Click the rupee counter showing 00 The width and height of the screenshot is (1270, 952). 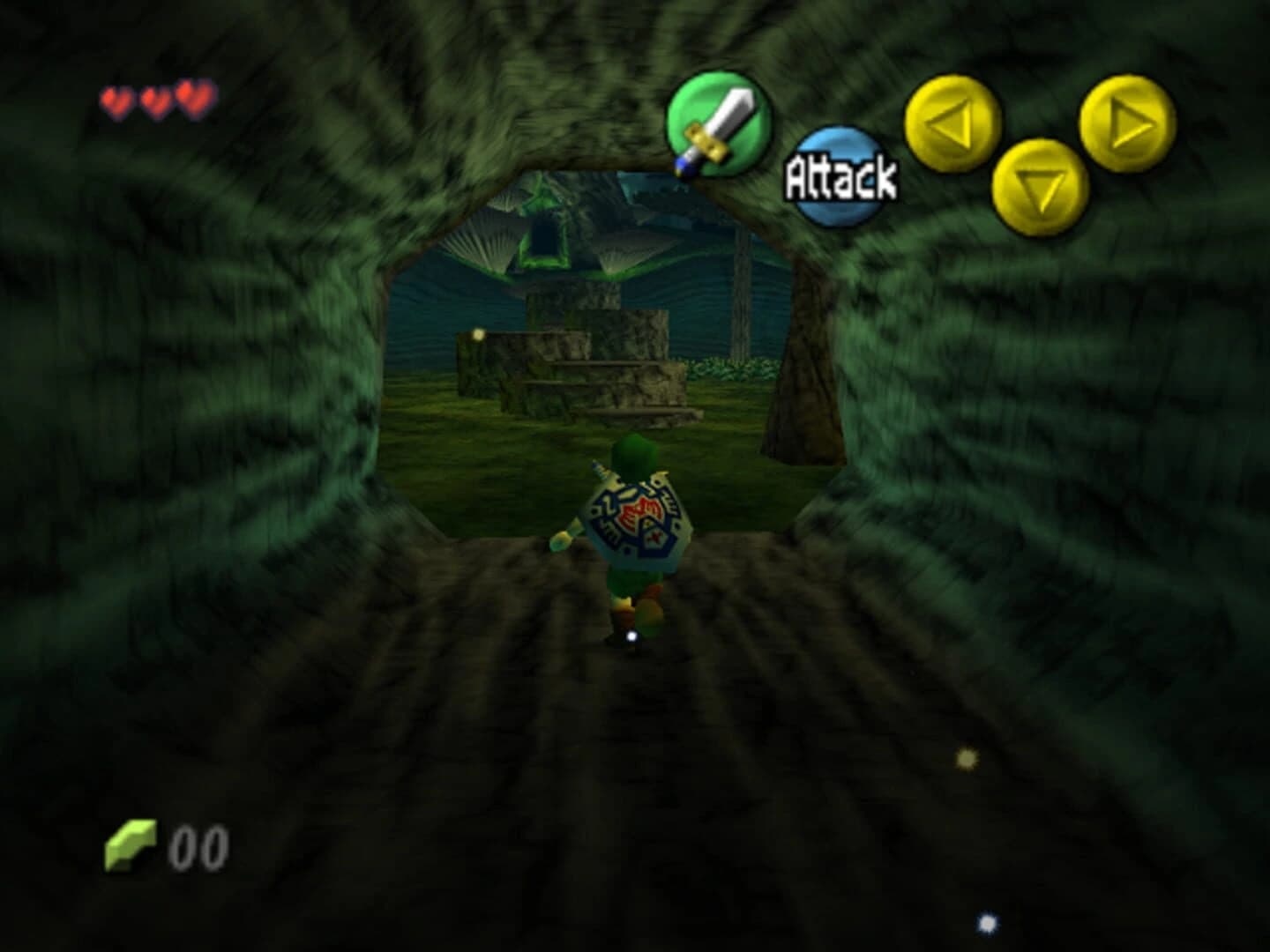199,848
